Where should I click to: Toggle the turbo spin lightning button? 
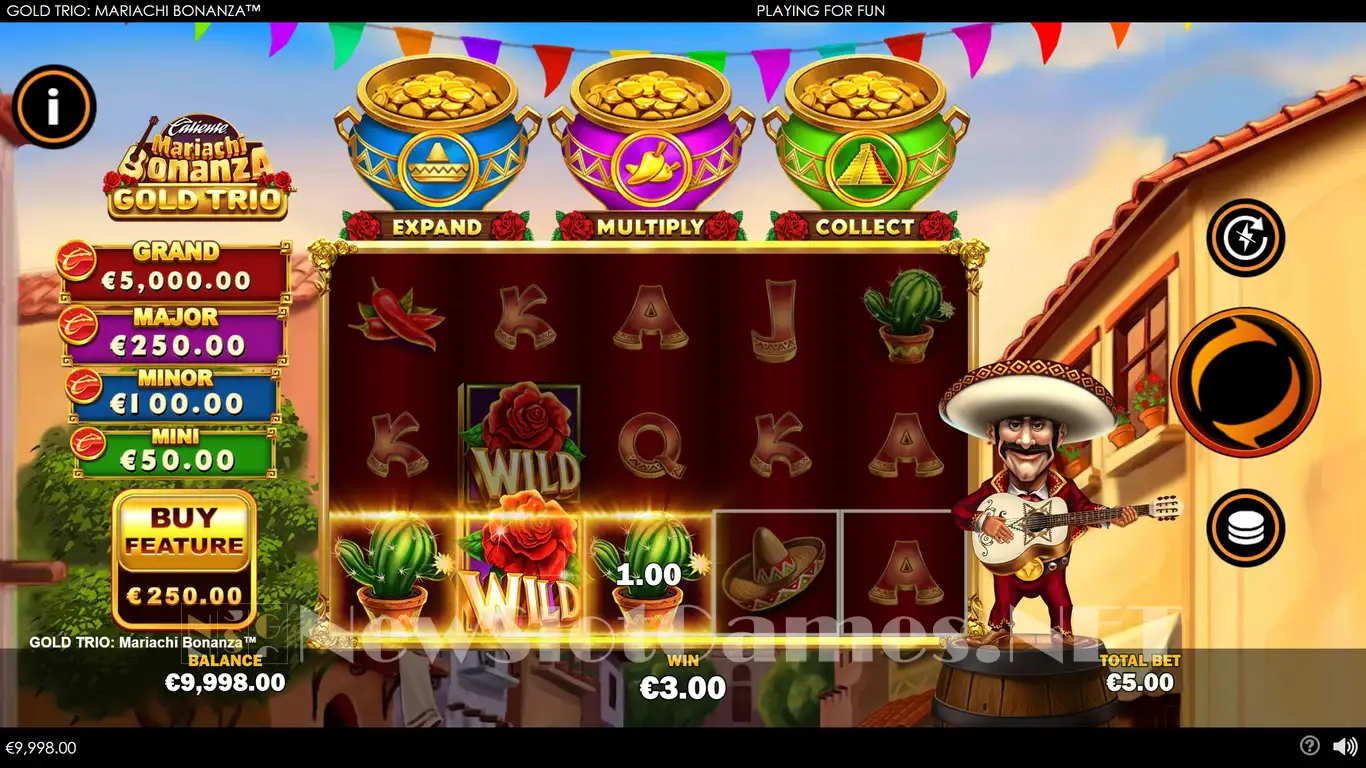click(1245, 238)
